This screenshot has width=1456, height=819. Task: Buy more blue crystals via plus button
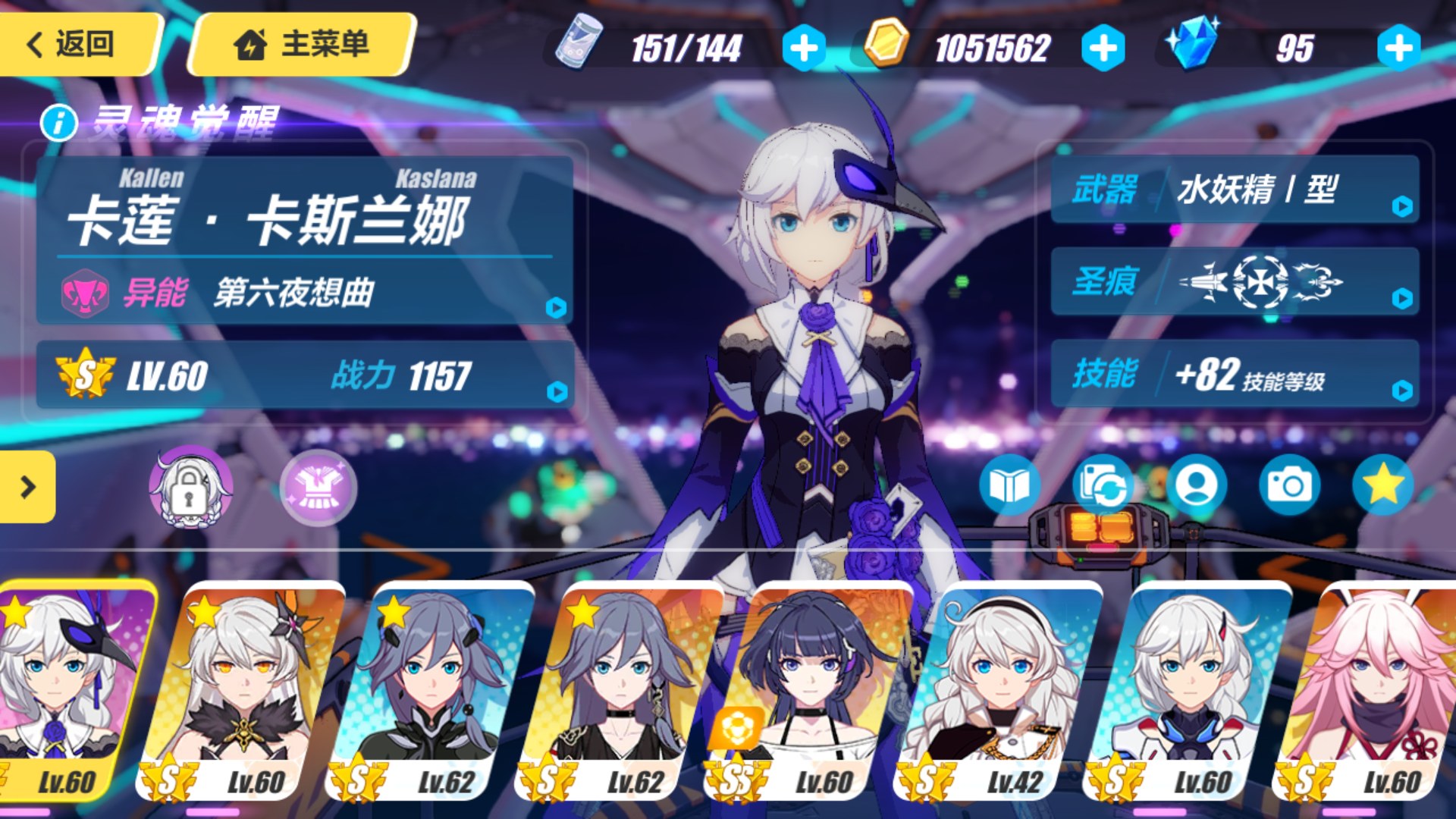pyautogui.click(x=1398, y=49)
